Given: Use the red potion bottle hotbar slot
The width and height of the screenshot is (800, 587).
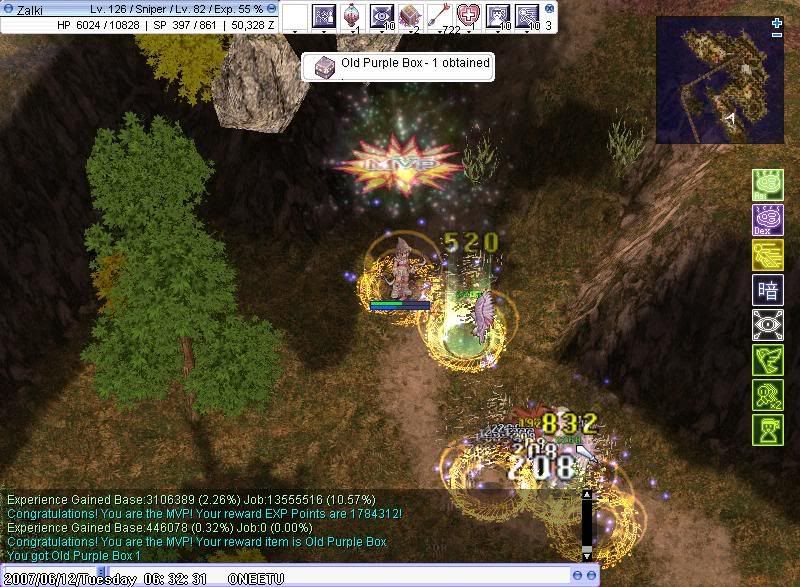Looking at the screenshot, I should [352, 16].
